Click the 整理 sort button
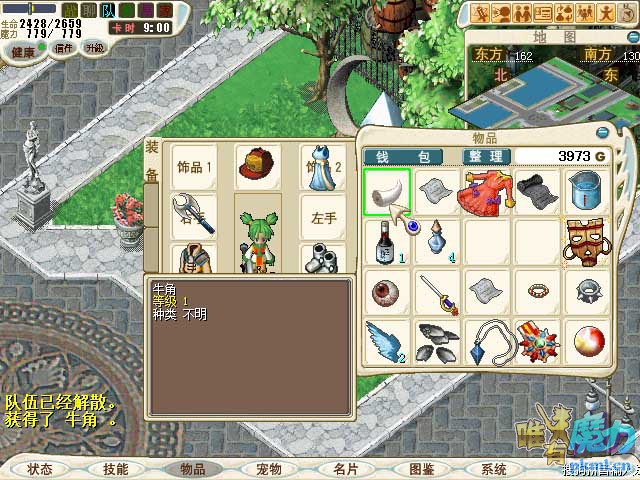This screenshot has height=480, width=640. coord(488,157)
